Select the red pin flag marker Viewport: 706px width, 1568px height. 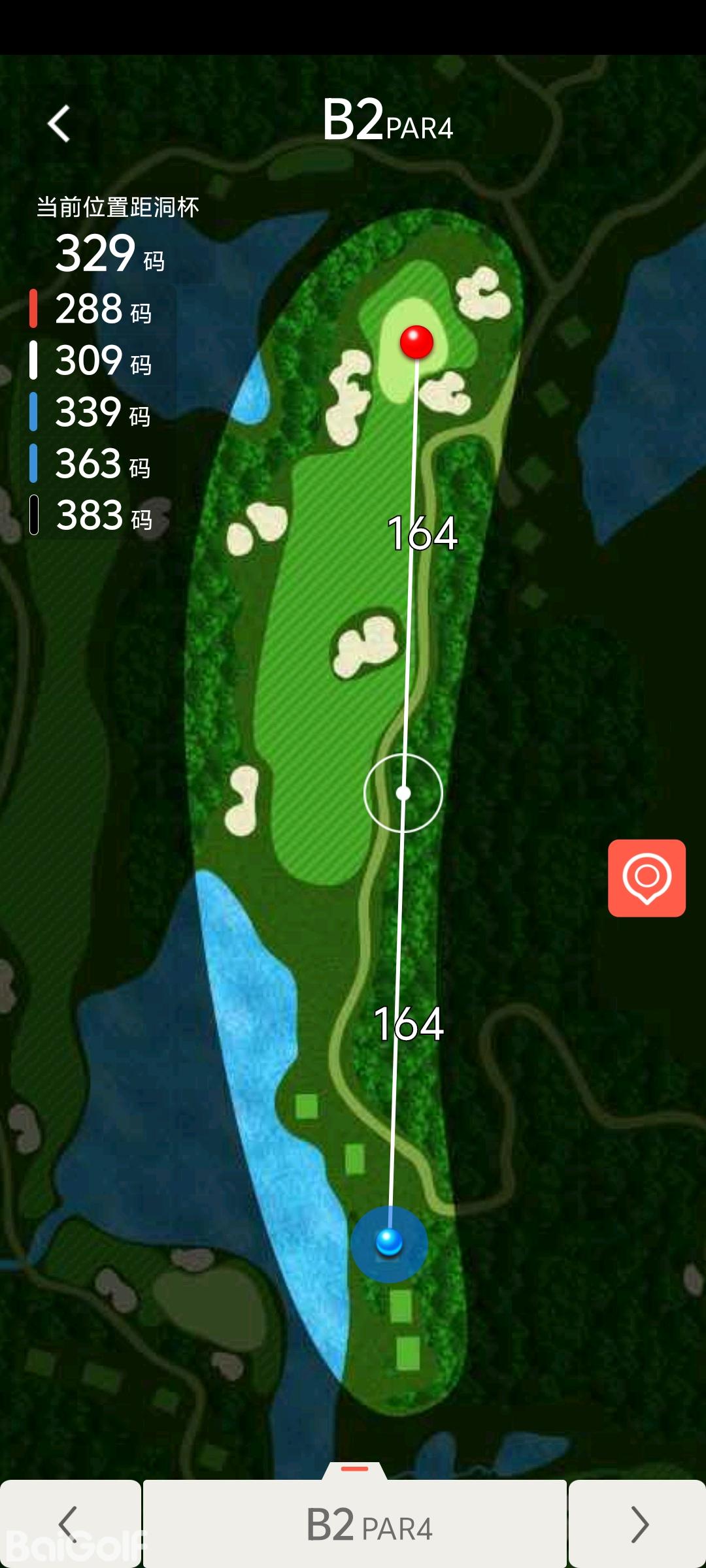click(416, 341)
